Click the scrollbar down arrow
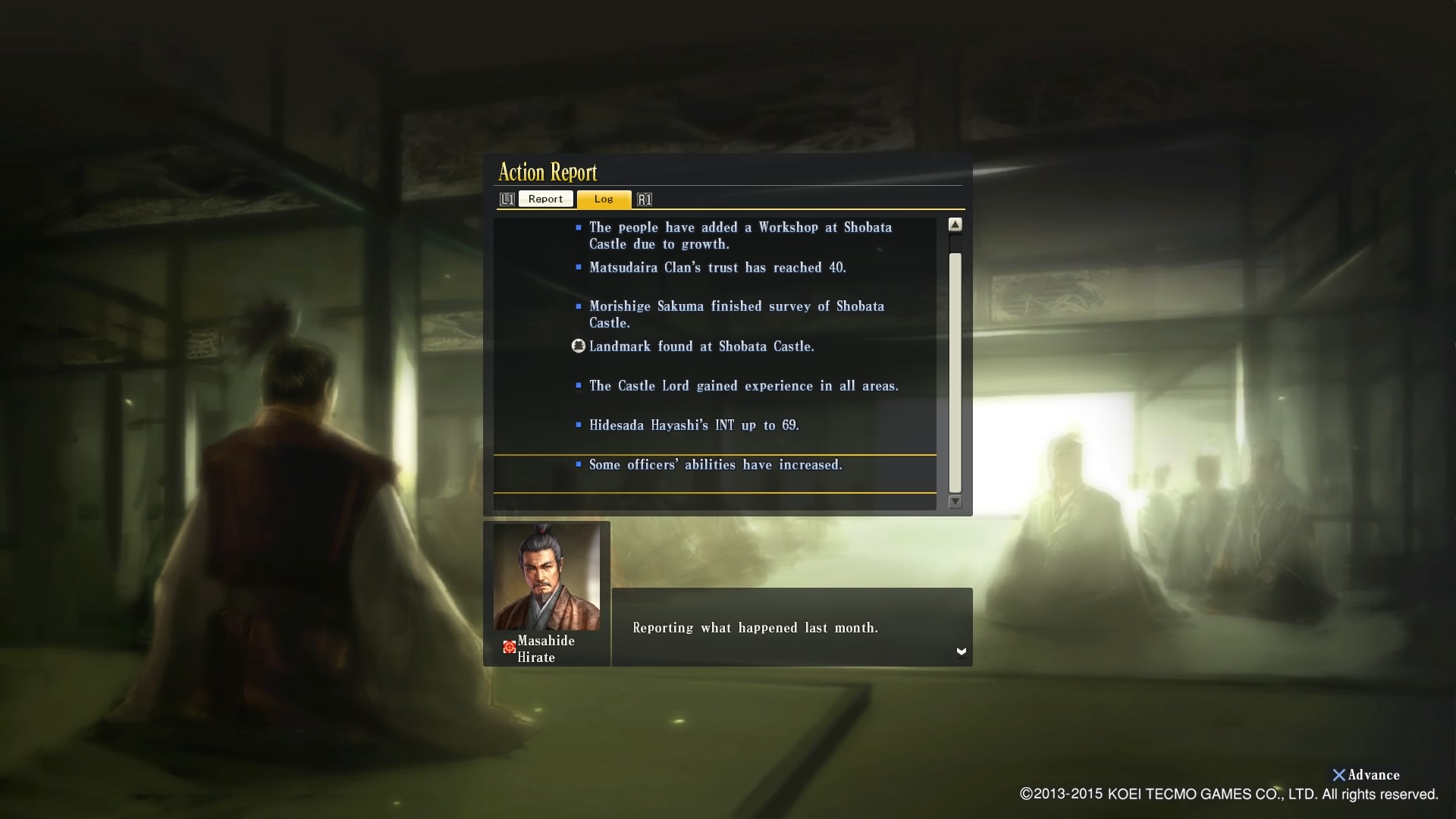Screen dimensions: 1456x819 [x=956, y=502]
